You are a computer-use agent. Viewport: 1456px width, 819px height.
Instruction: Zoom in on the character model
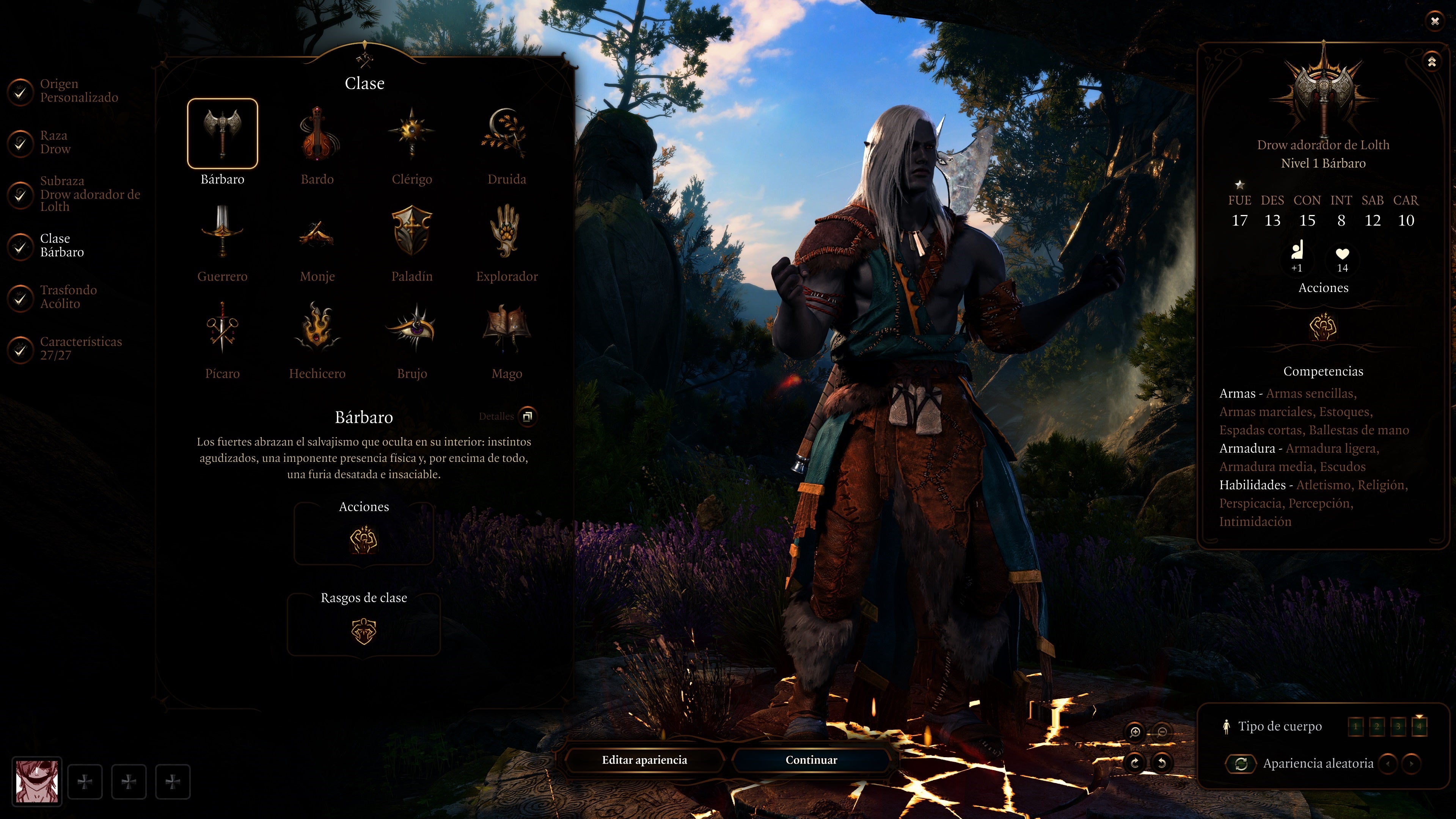tap(1135, 733)
